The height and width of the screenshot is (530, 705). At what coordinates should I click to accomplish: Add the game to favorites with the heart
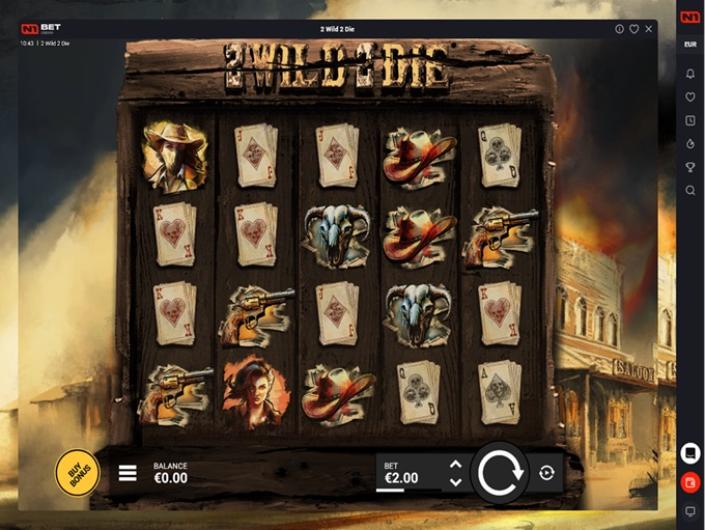click(634, 29)
